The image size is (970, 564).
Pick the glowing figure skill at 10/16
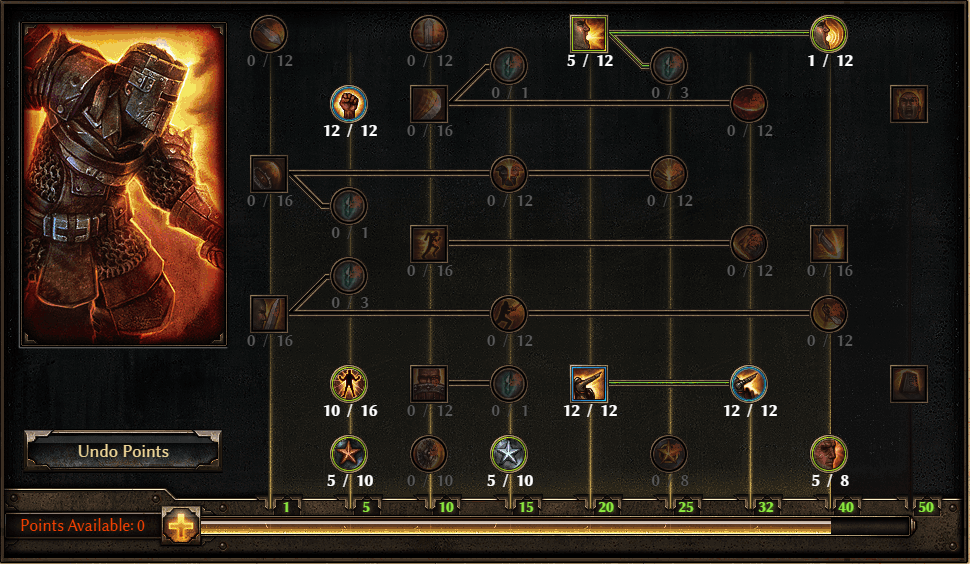pyautogui.click(x=349, y=383)
